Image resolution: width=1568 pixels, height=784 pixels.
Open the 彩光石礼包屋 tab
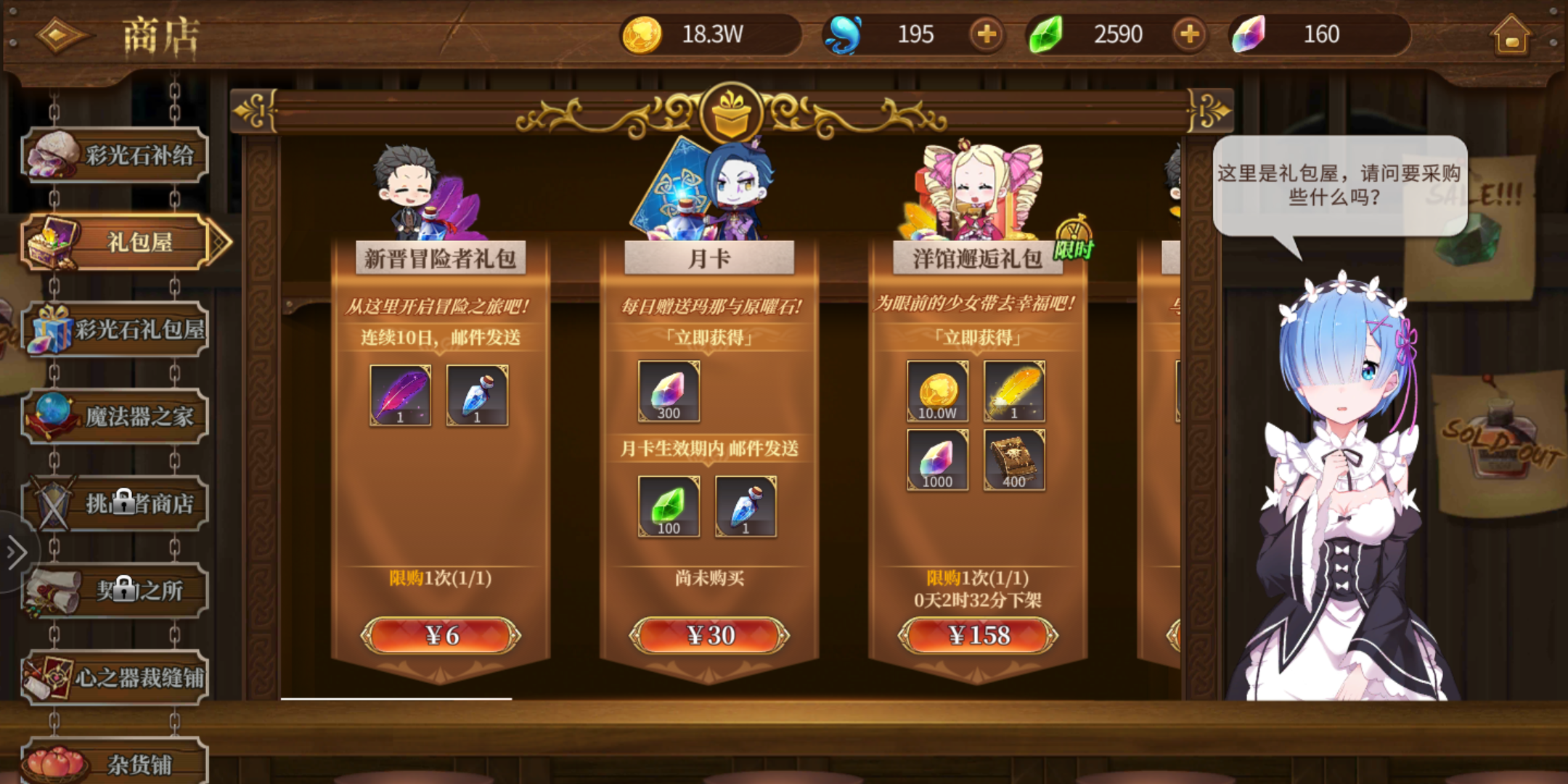click(116, 329)
